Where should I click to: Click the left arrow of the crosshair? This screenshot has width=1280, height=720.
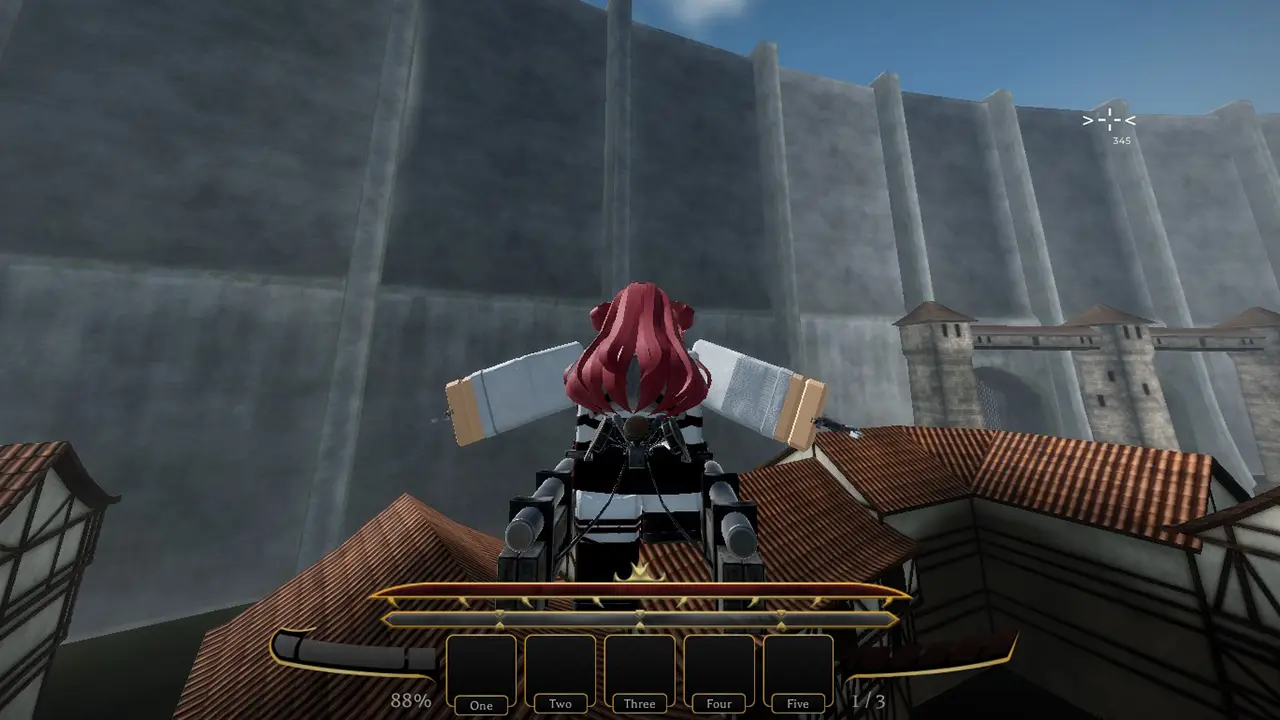[1087, 120]
